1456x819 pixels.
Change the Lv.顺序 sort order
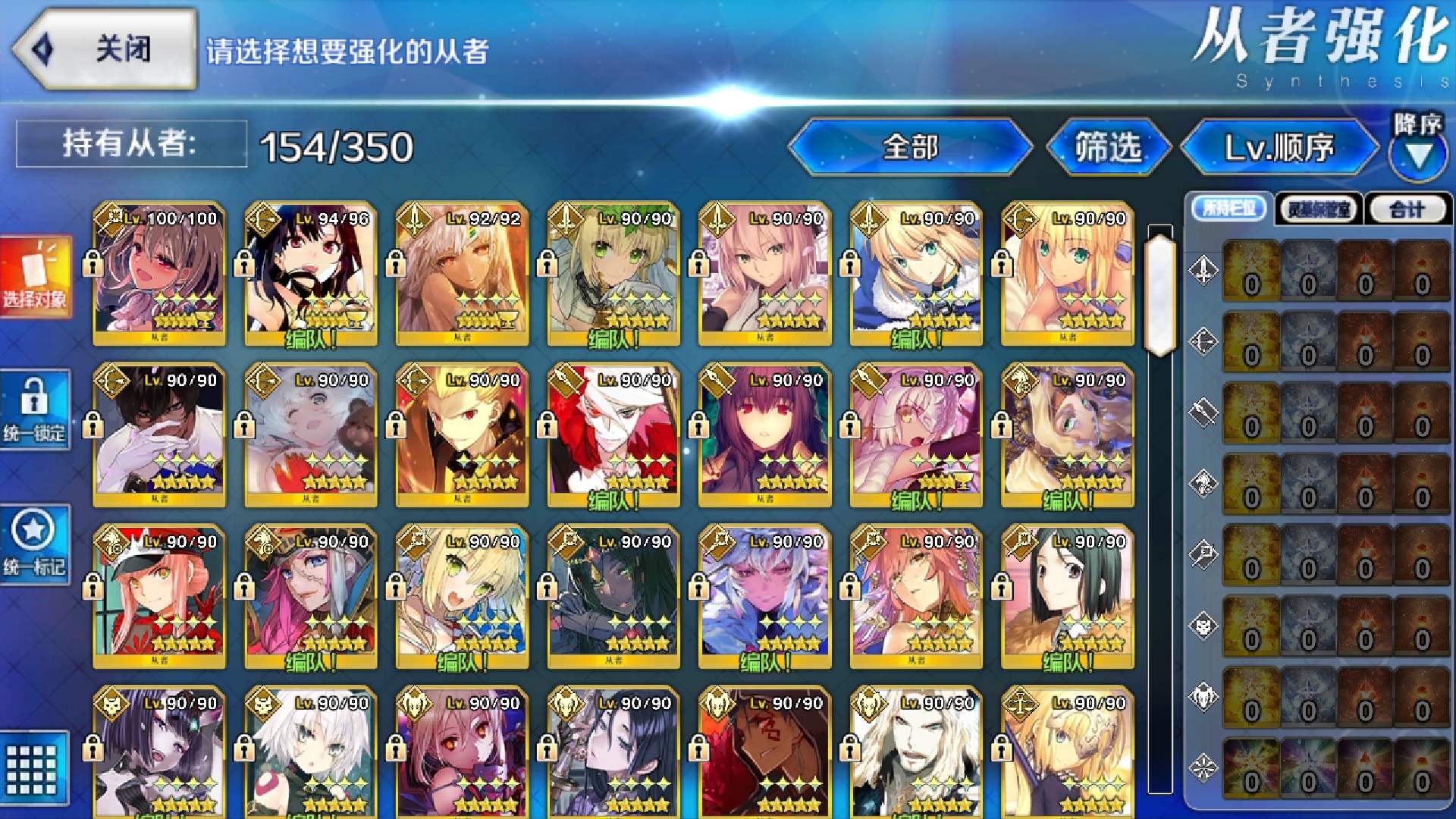1279,147
